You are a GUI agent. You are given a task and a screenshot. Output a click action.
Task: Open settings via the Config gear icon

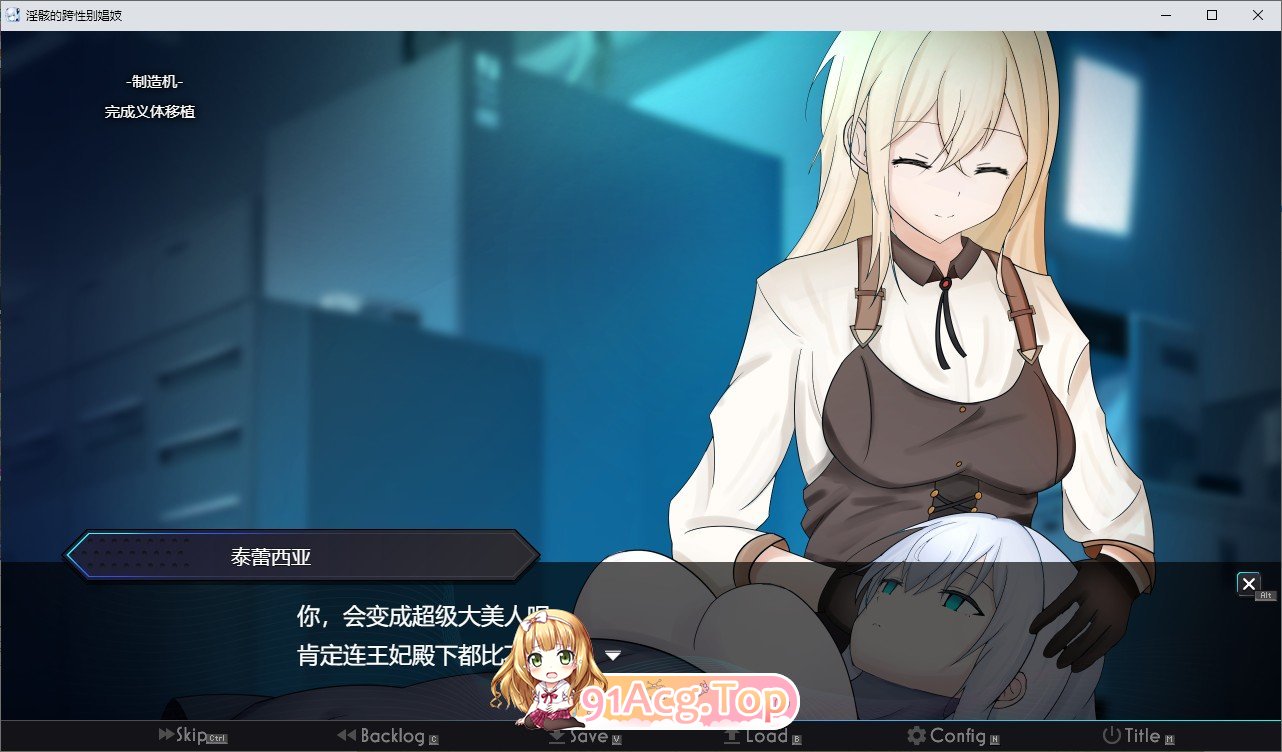pyautogui.click(x=914, y=735)
